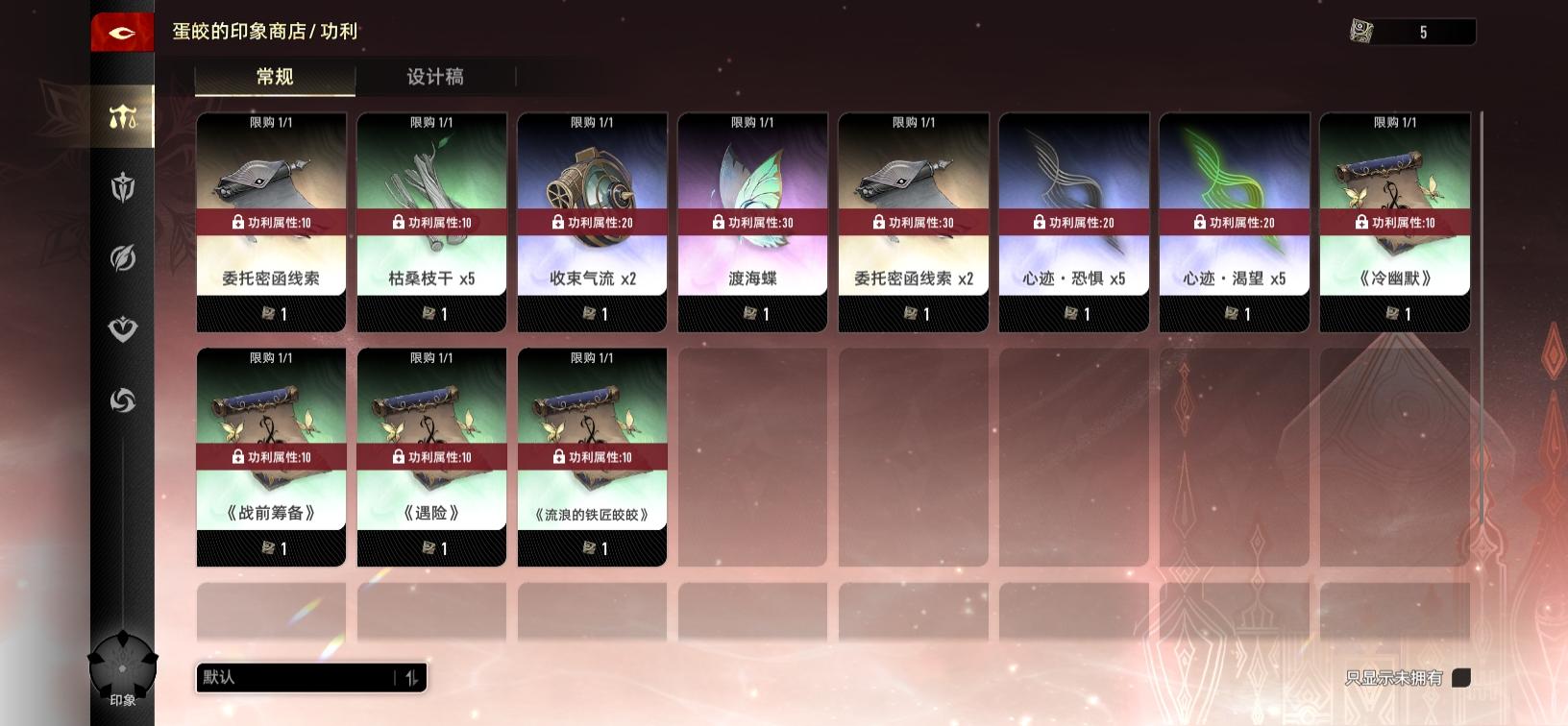Viewport: 1568px width, 726px height.
Task: Click the currency count display at top right
Action: 1423,31
